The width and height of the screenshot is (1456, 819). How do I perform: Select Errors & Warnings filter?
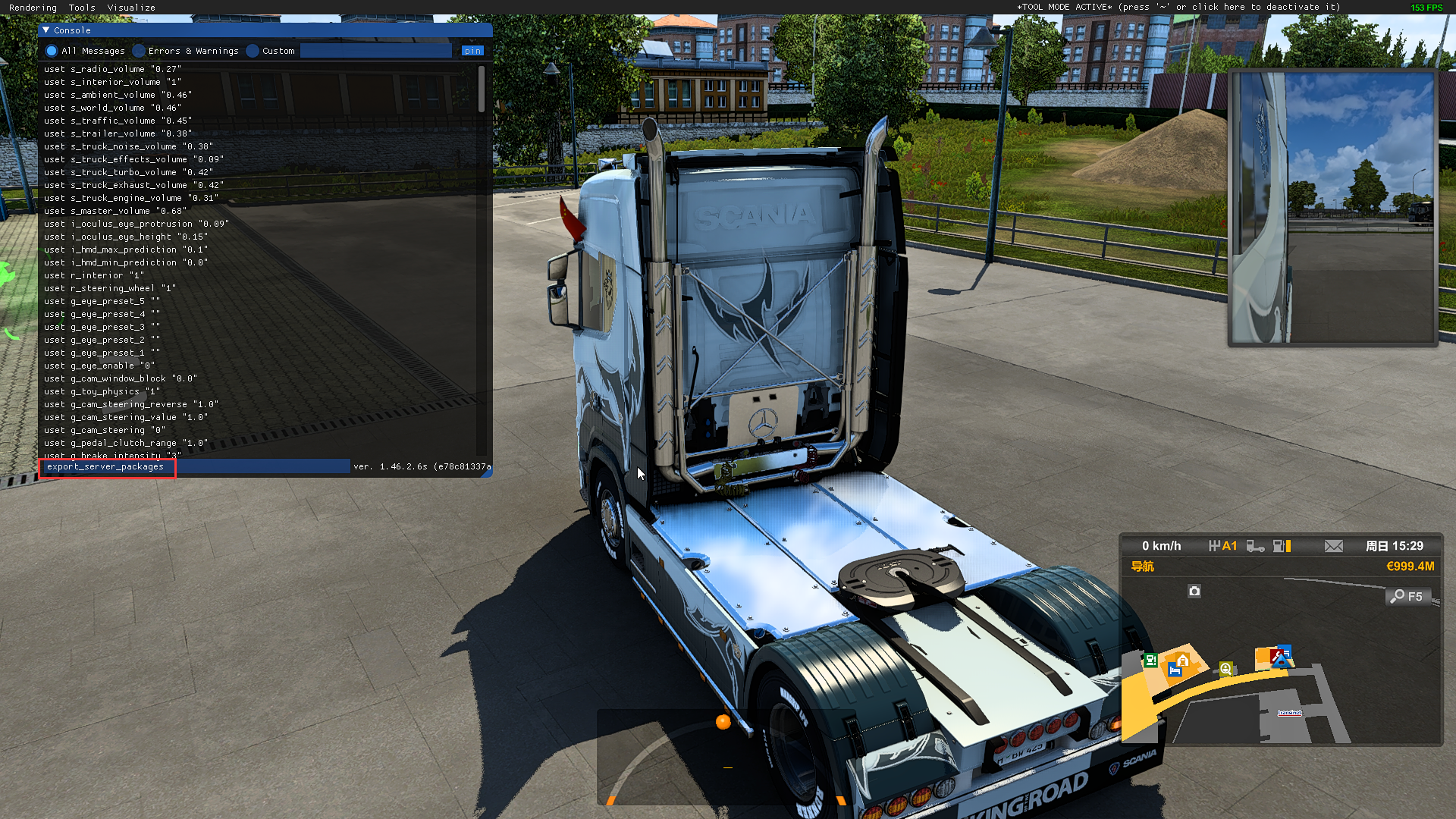139,51
